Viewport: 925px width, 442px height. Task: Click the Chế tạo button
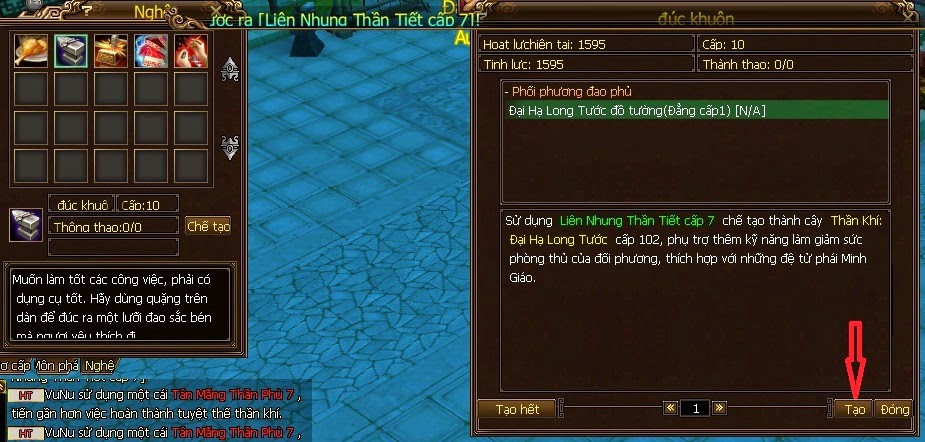tap(209, 226)
